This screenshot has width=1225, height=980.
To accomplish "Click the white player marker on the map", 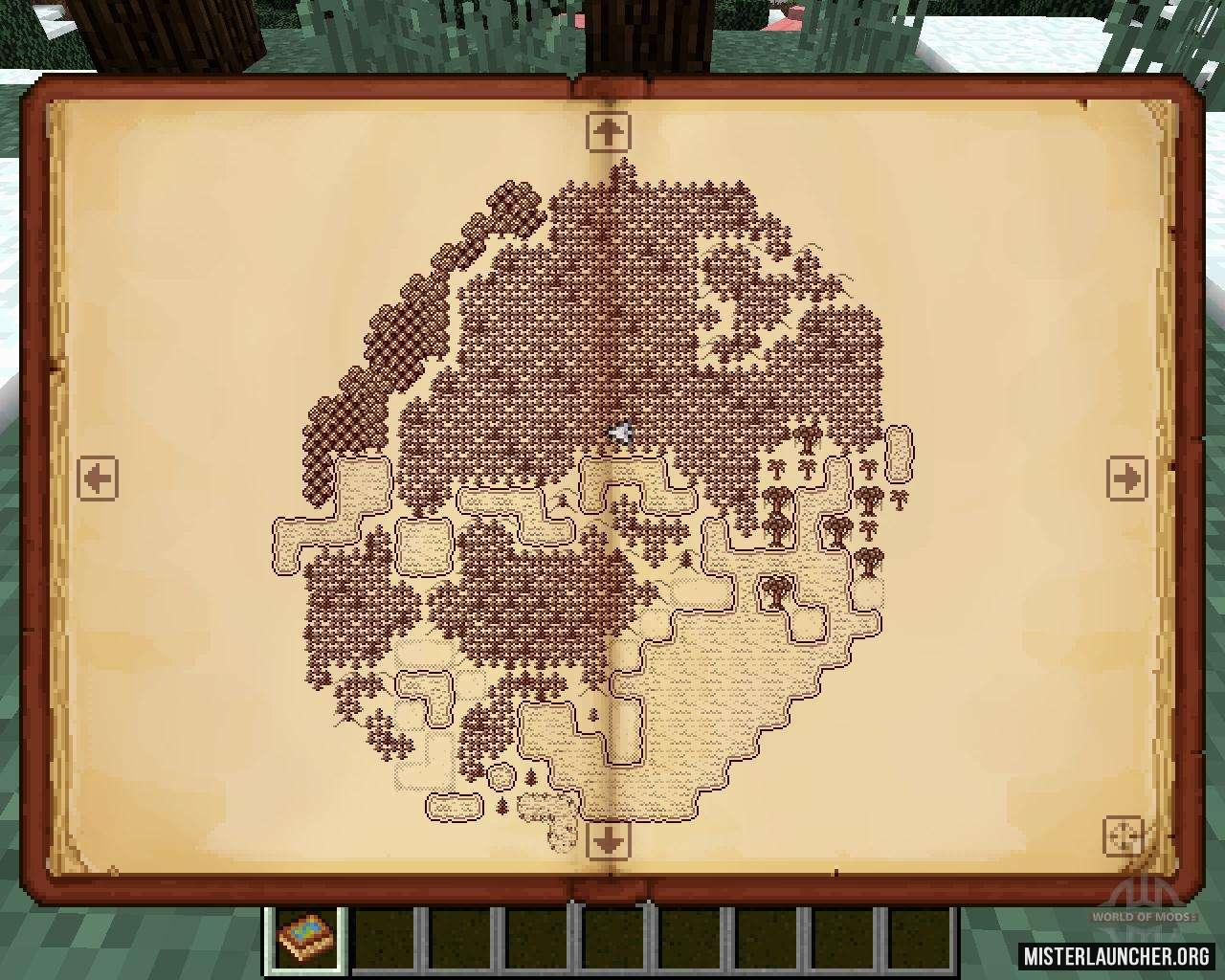I will pos(621,433).
